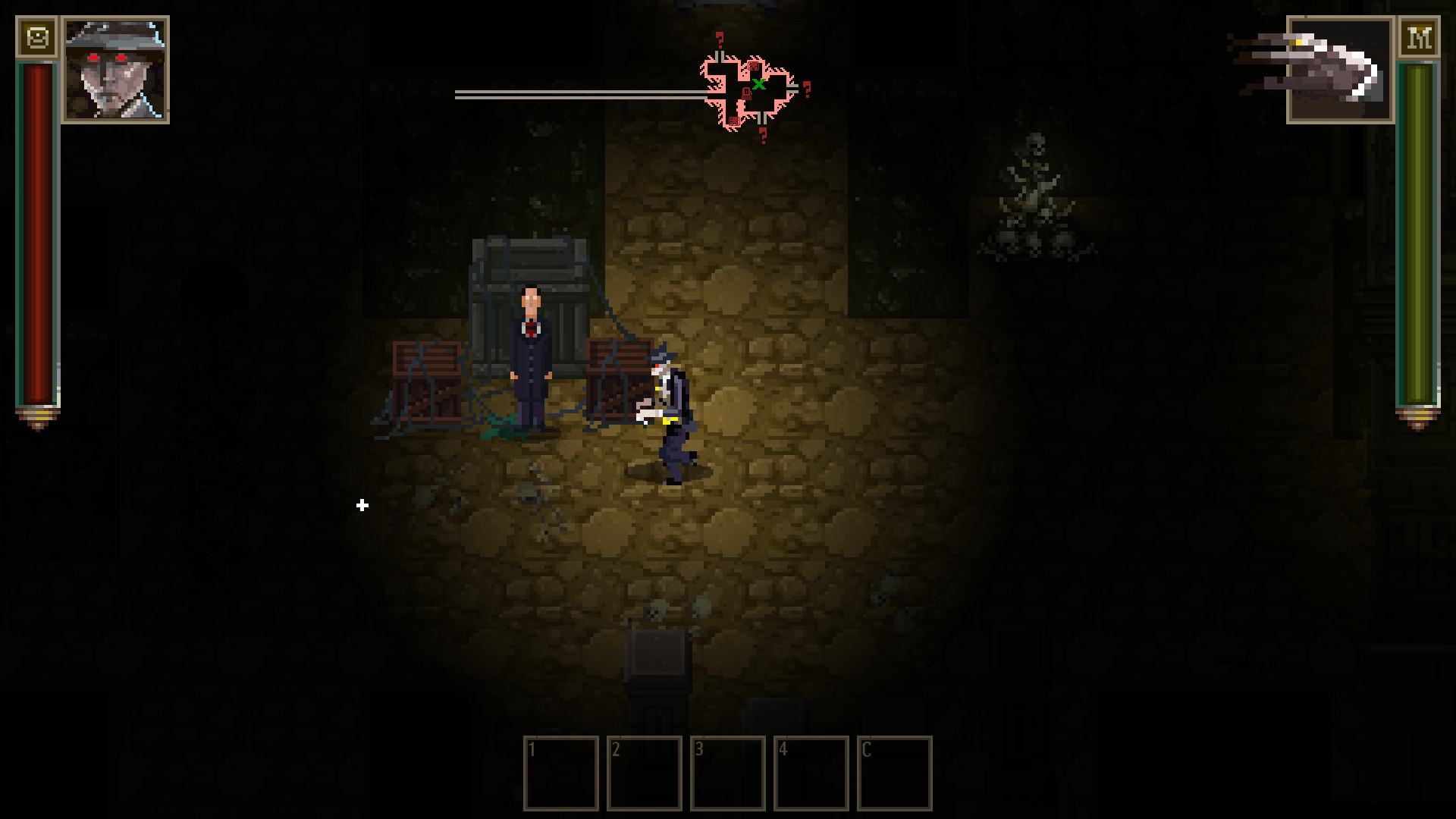The height and width of the screenshot is (819, 1456).
Task: Click the save station icon on the minimap
Action: (746, 93)
